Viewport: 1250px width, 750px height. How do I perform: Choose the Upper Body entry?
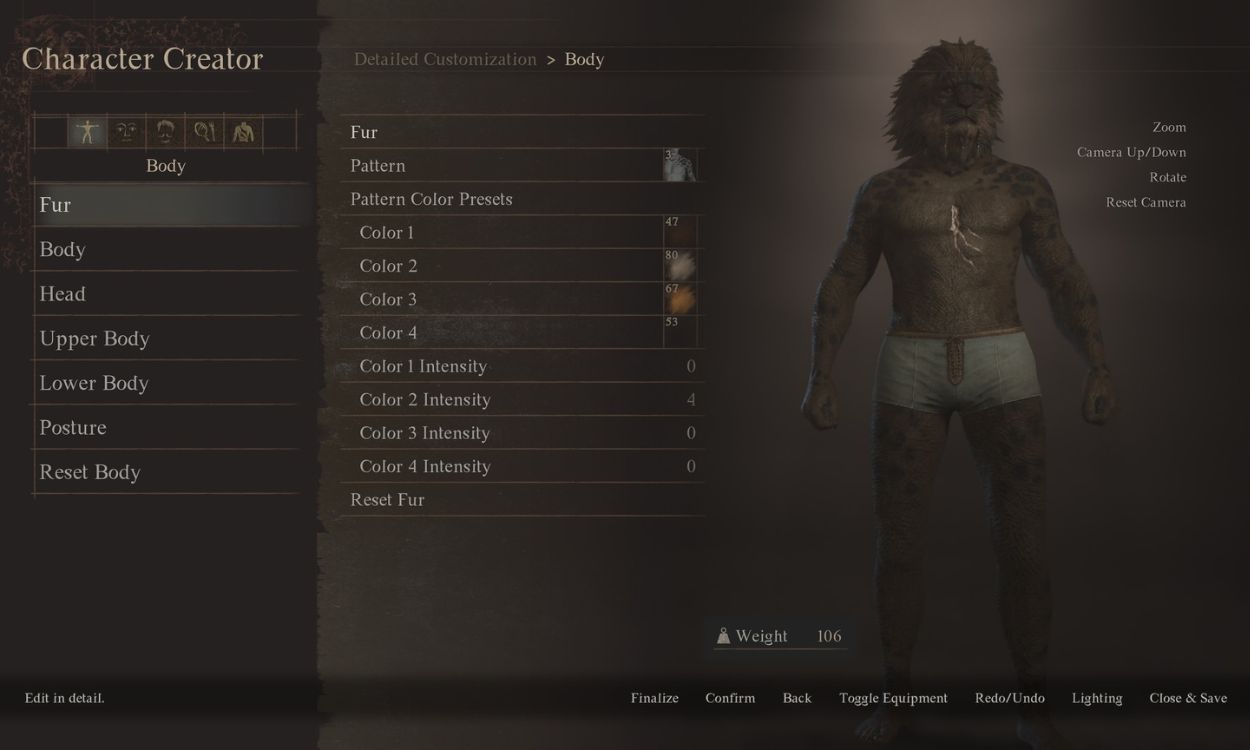coord(94,338)
